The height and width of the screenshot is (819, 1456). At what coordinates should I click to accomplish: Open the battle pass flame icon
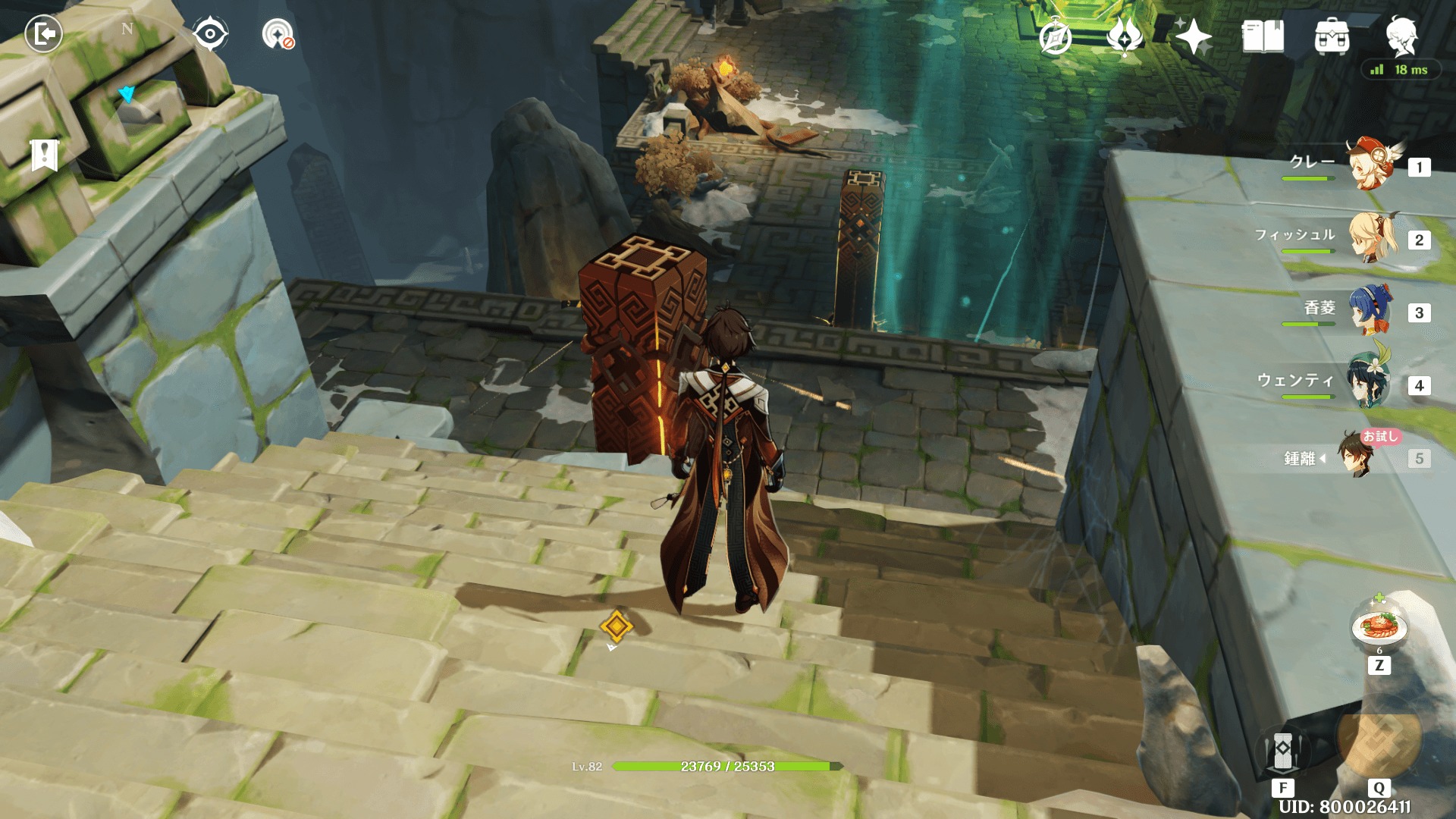pos(1125,36)
